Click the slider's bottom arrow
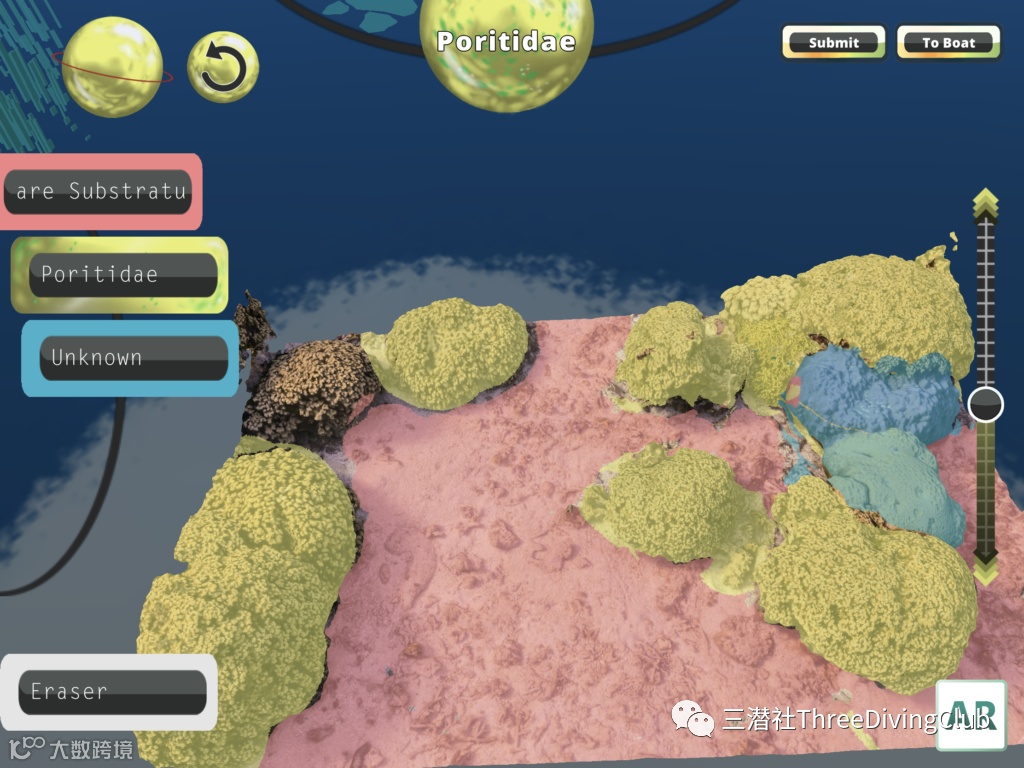The width and height of the screenshot is (1024, 768). [x=986, y=568]
